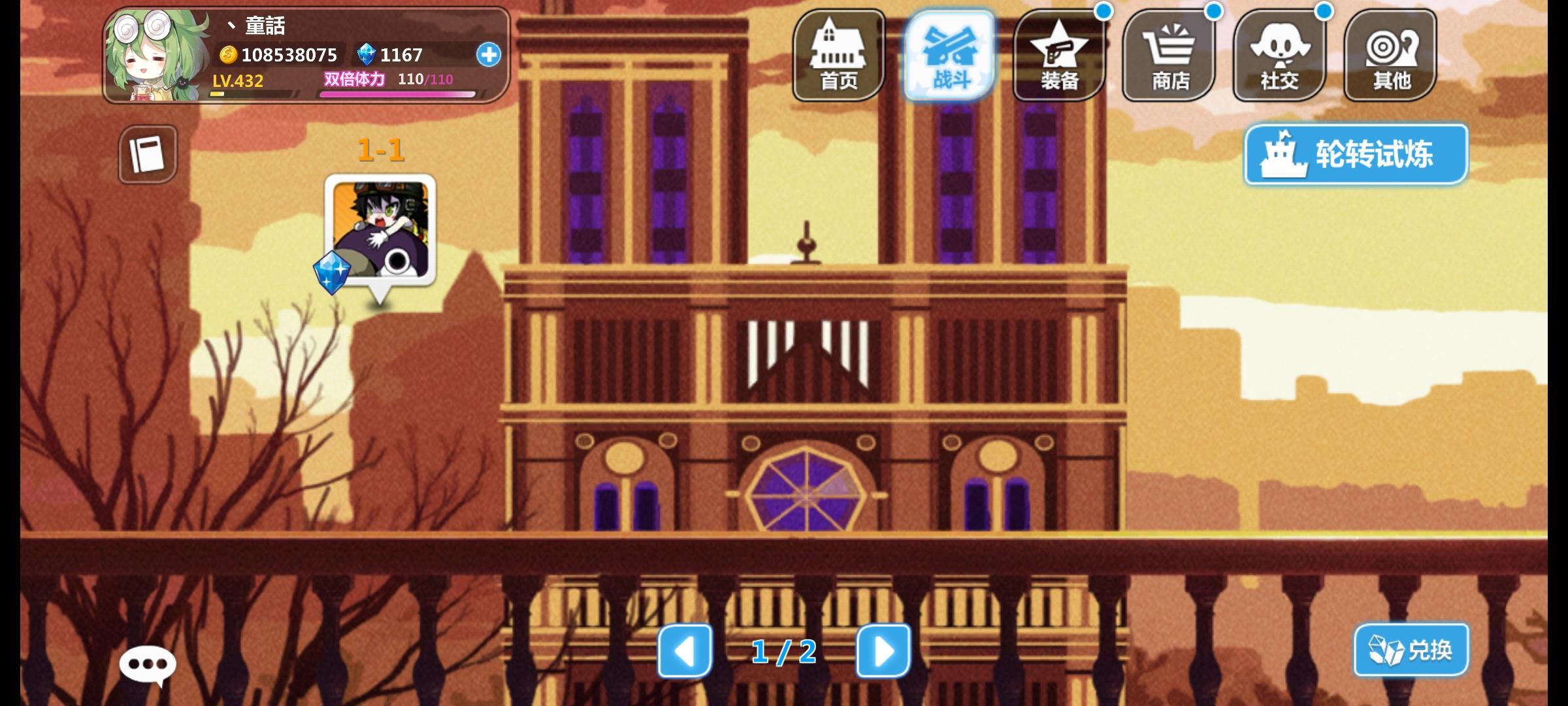The width and height of the screenshot is (1568, 706).
Task: Go to previous map page
Action: point(685,651)
